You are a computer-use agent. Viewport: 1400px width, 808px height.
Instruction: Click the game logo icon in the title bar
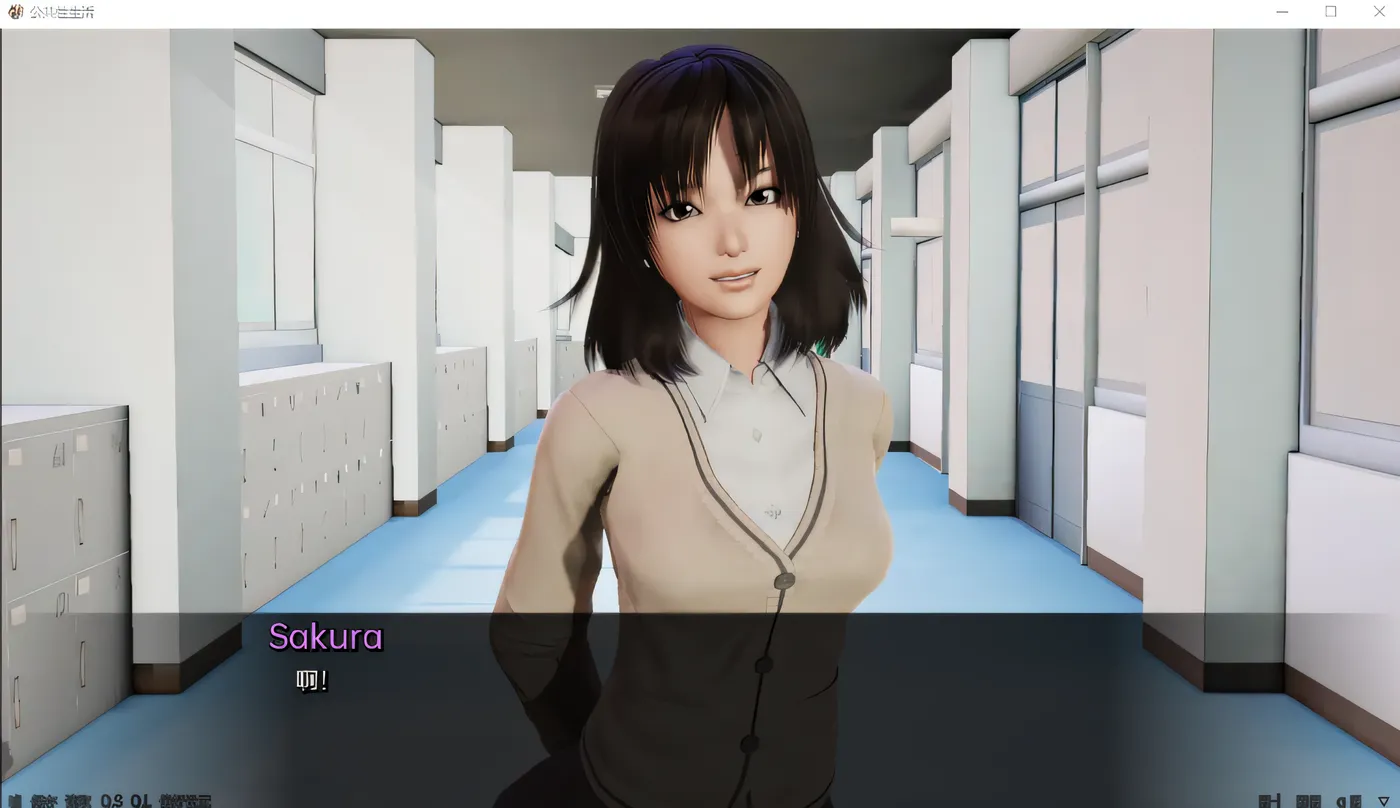[14, 11]
